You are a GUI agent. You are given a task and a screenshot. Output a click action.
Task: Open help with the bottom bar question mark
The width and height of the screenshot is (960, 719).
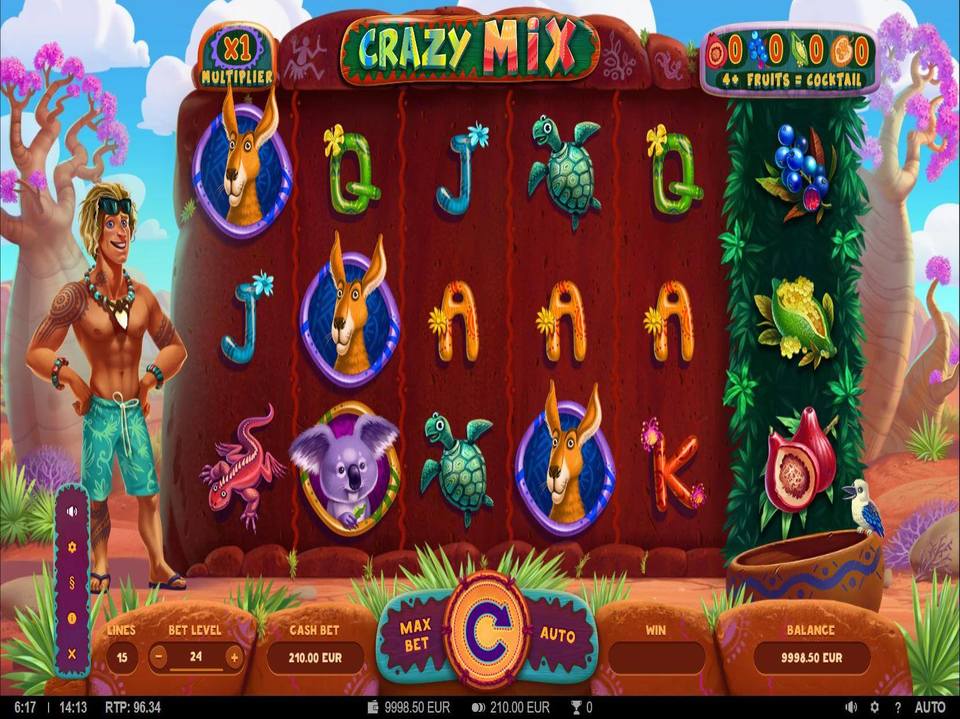coord(897,707)
